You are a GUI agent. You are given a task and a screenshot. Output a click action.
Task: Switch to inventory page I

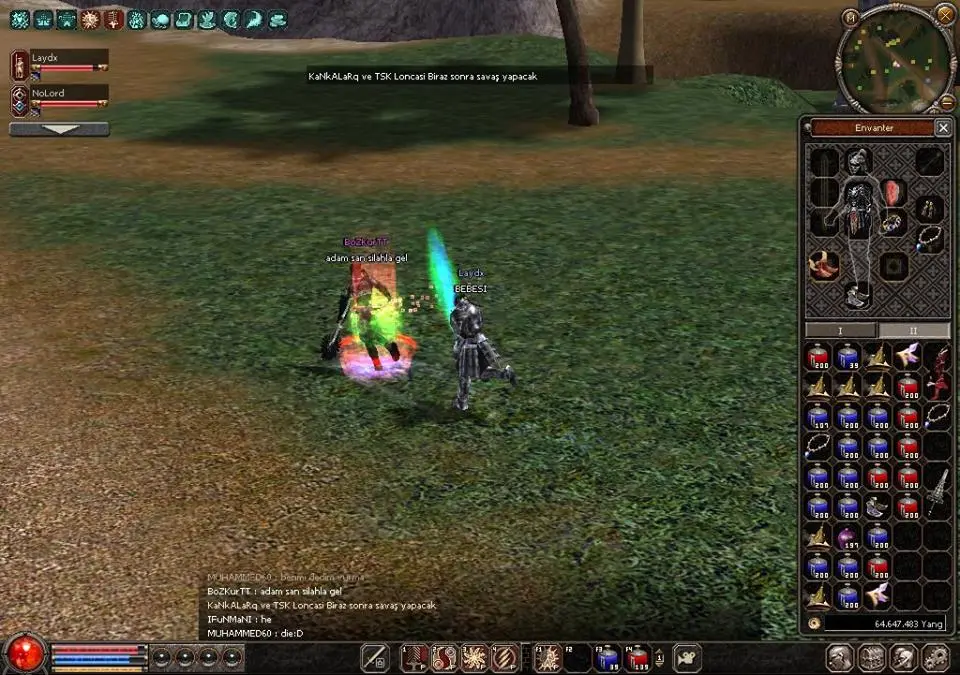tap(840, 330)
